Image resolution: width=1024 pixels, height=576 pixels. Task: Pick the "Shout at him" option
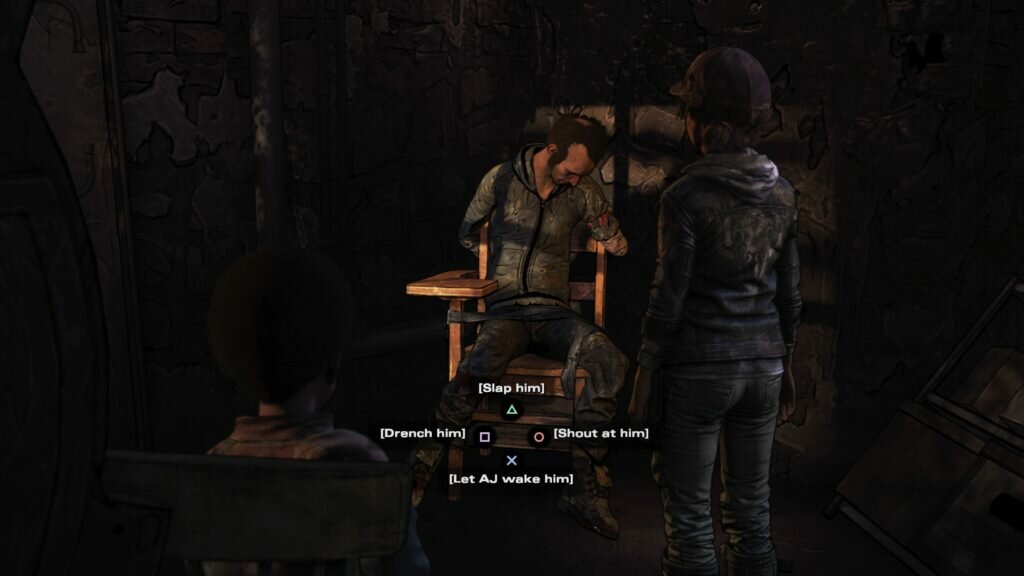click(x=600, y=433)
